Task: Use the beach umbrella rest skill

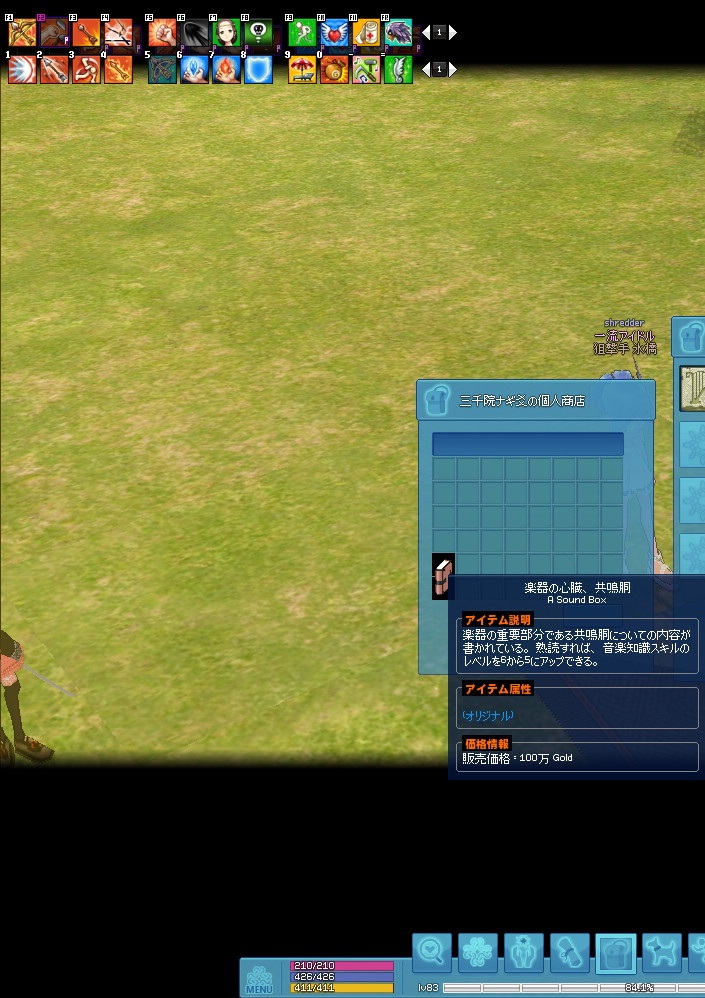Action: (302, 69)
